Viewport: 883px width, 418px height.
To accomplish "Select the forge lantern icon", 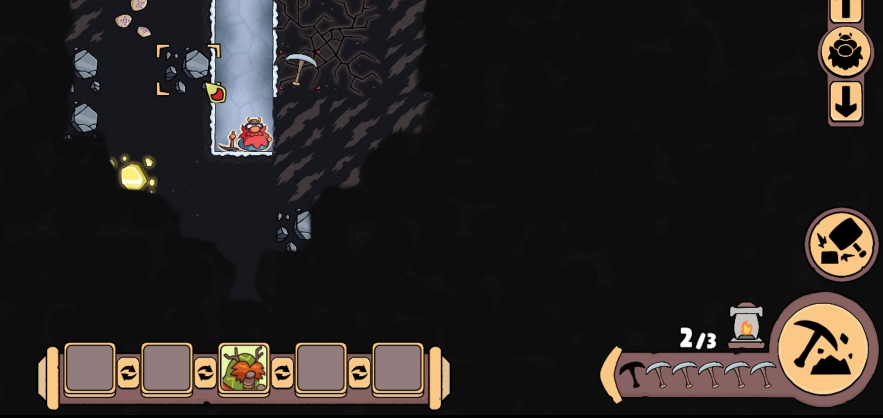I will pos(745,324).
